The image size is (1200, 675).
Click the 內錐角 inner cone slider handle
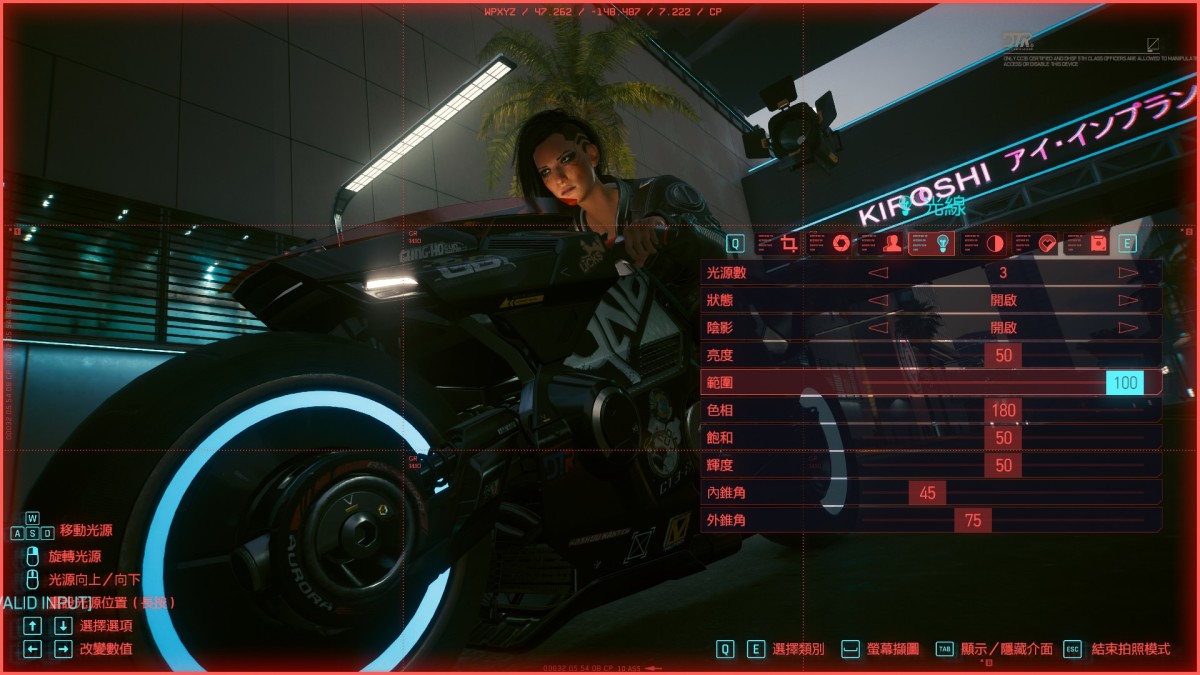click(927, 493)
